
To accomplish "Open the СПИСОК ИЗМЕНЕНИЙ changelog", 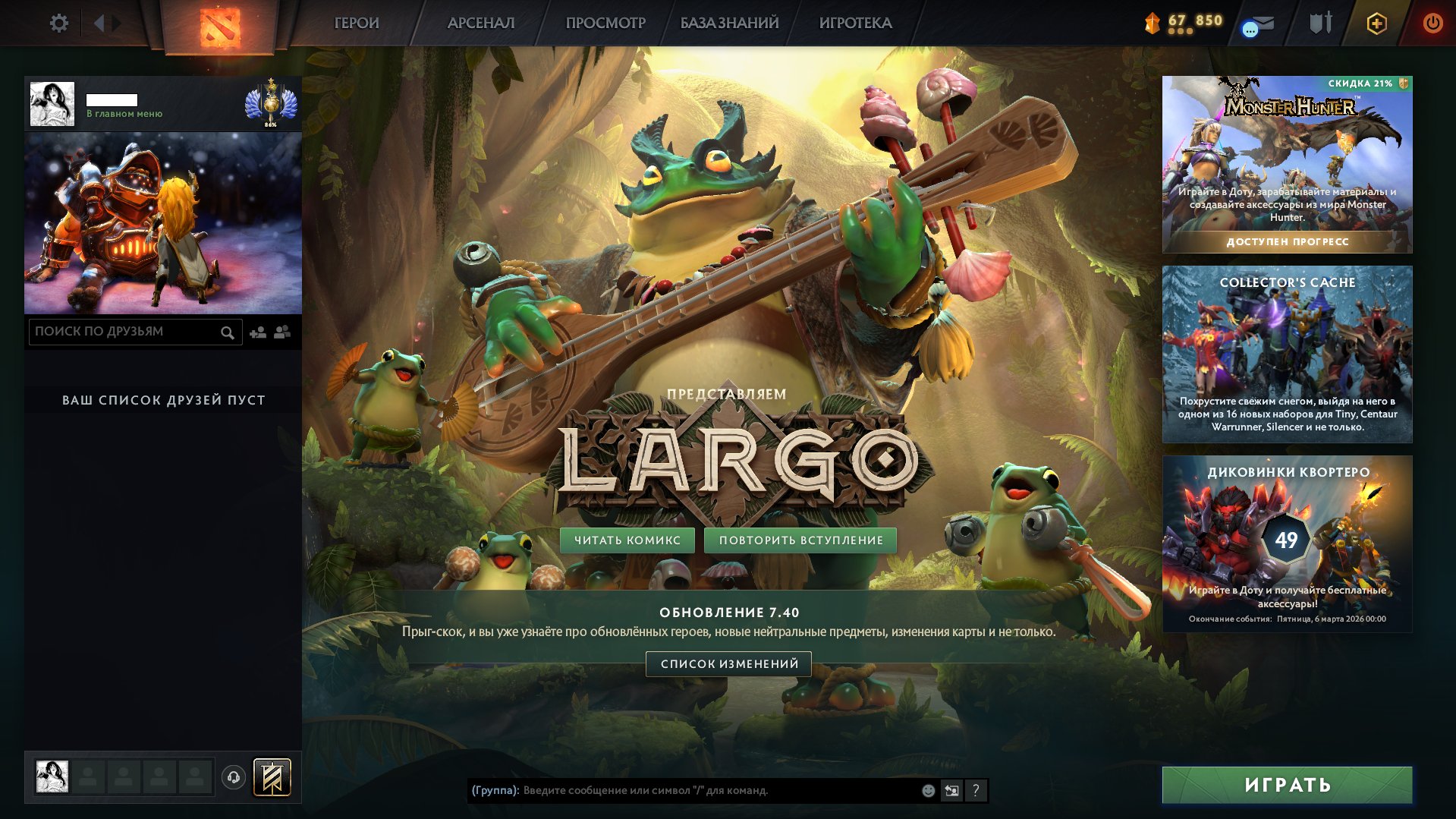I will click(728, 663).
